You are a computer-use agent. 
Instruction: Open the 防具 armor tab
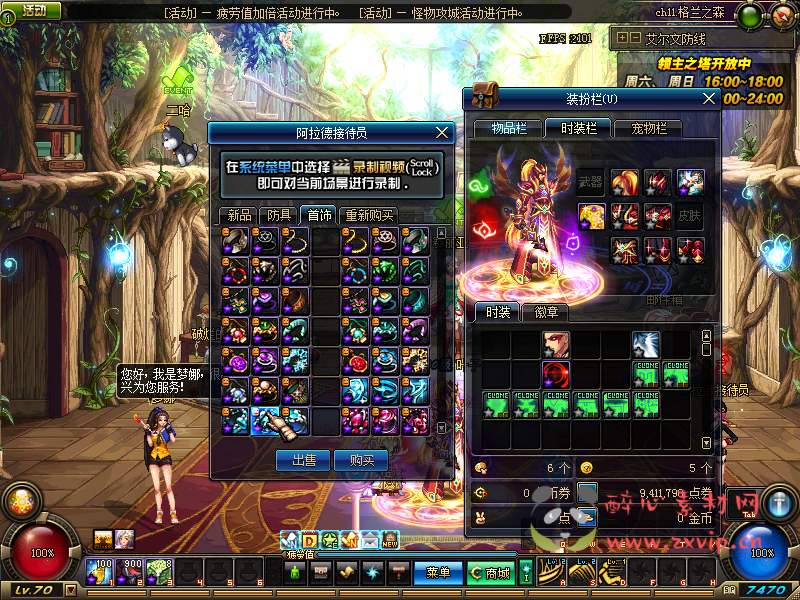279,215
